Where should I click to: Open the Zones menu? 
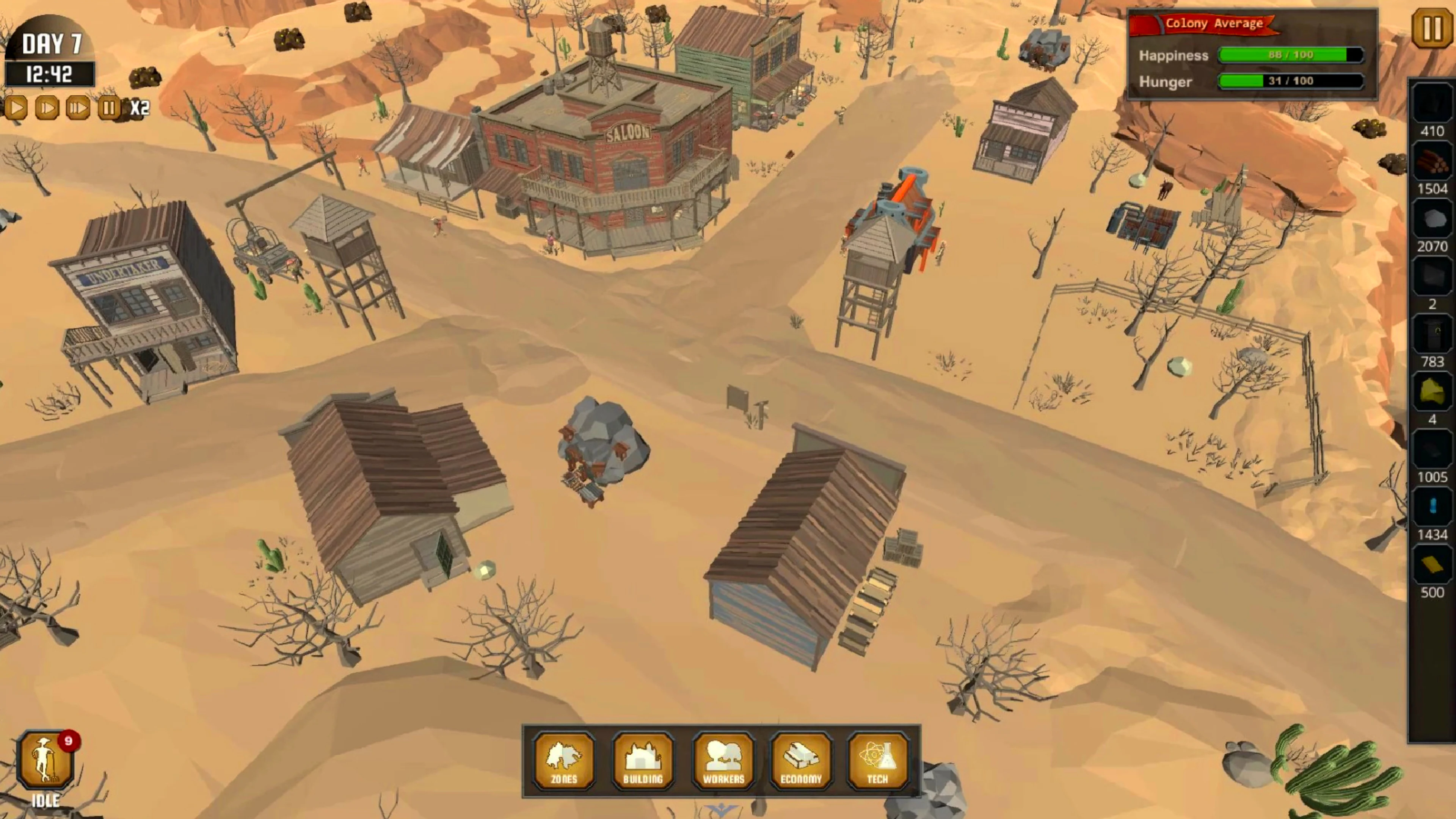[x=564, y=760]
